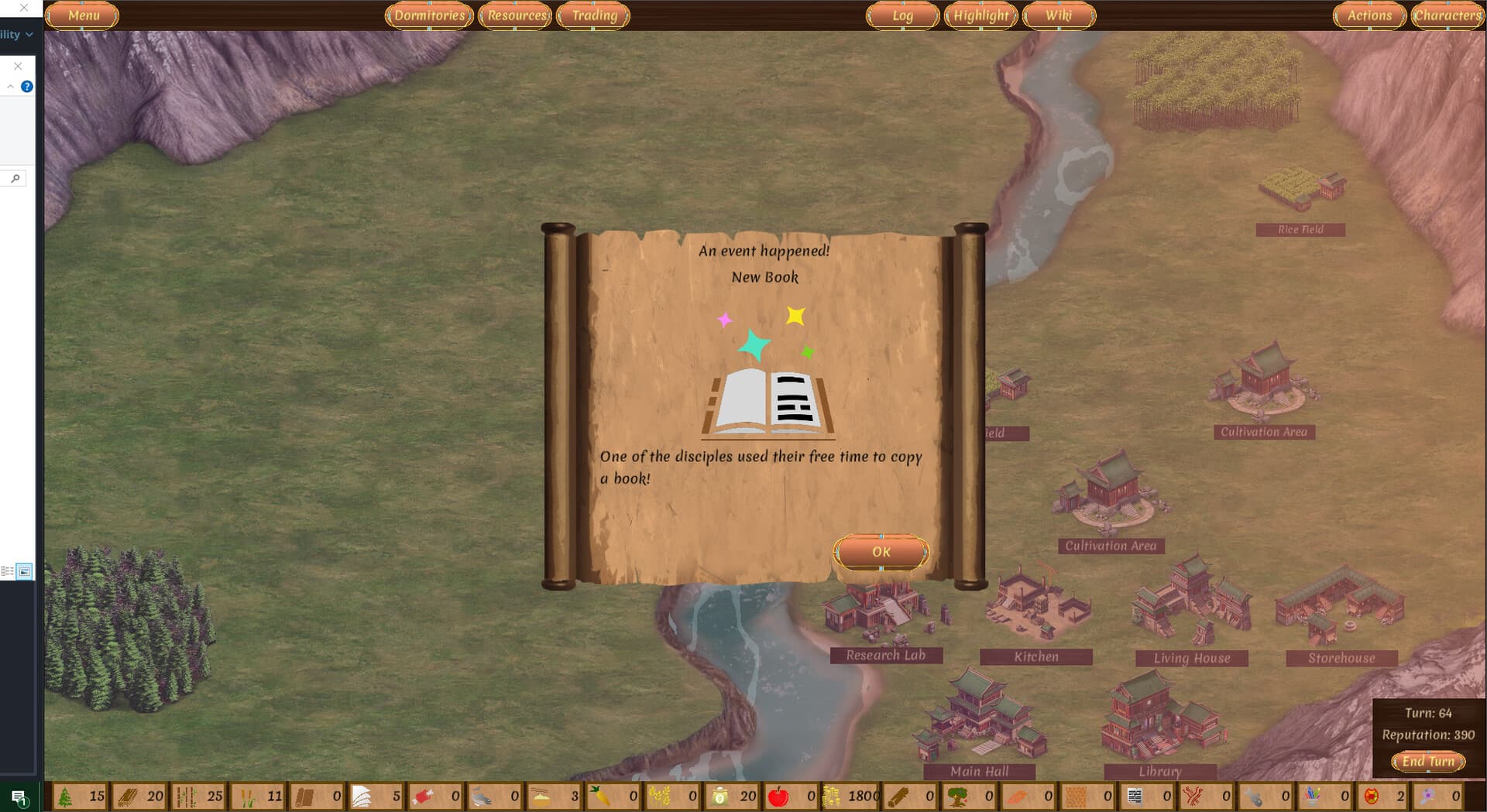The width and height of the screenshot is (1487, 812).
Task: Dismiss the New Book event with OK
Action: [881, 551]
